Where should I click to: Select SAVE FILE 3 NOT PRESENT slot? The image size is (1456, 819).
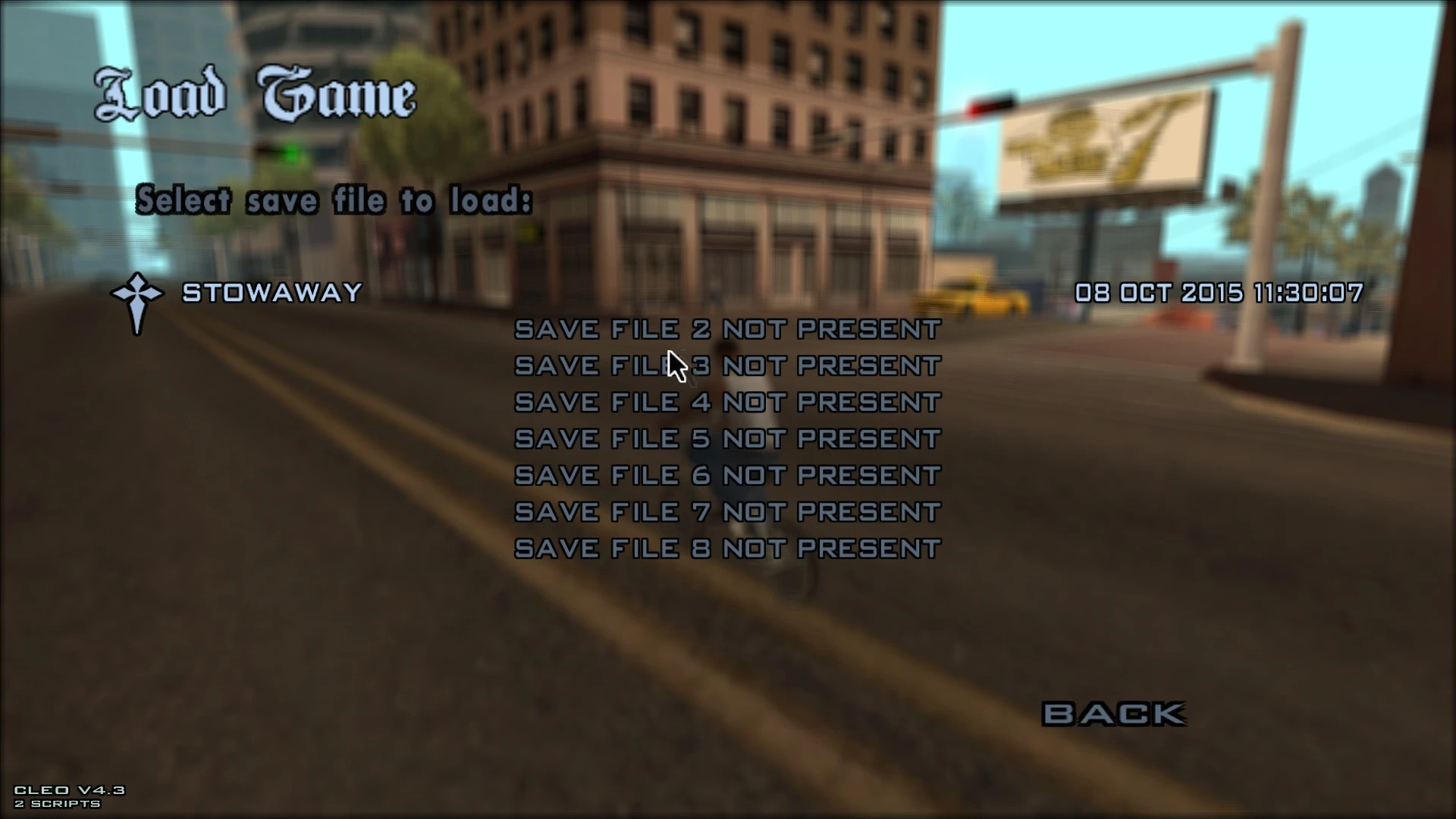point(726,366)
